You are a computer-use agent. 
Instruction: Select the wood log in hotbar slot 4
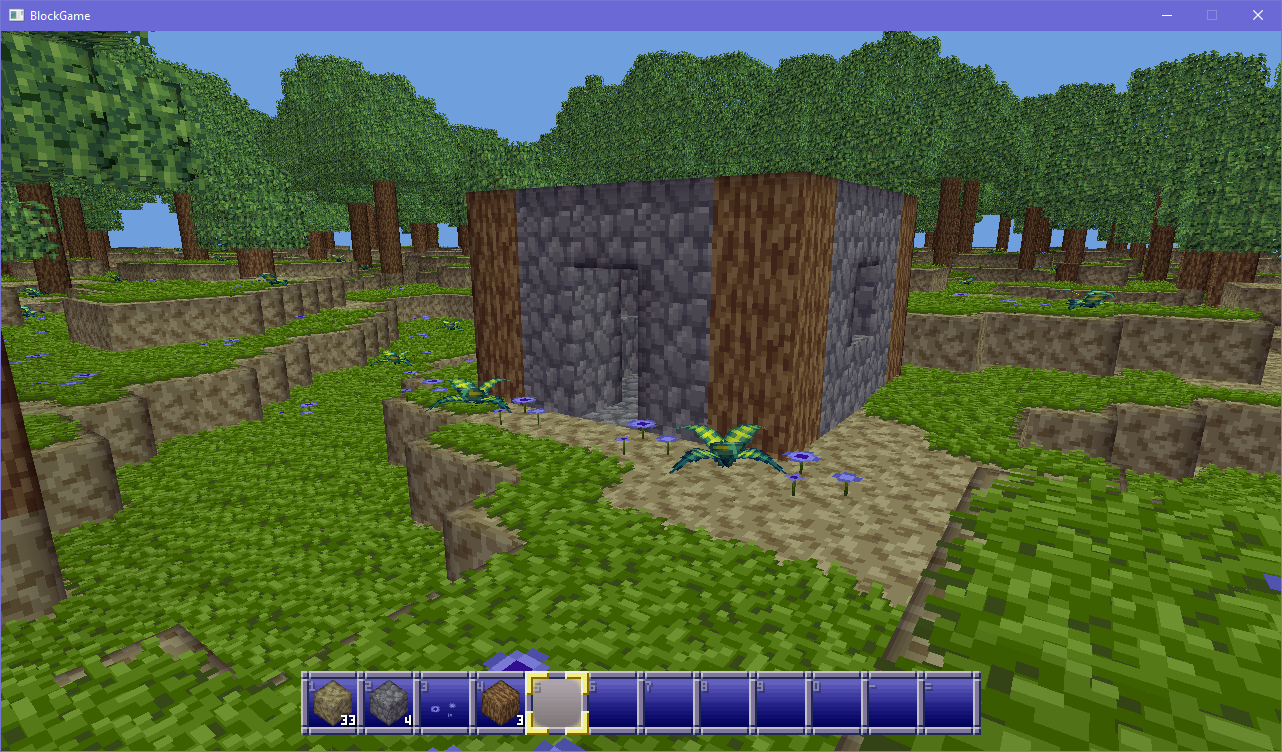(500, 704)
